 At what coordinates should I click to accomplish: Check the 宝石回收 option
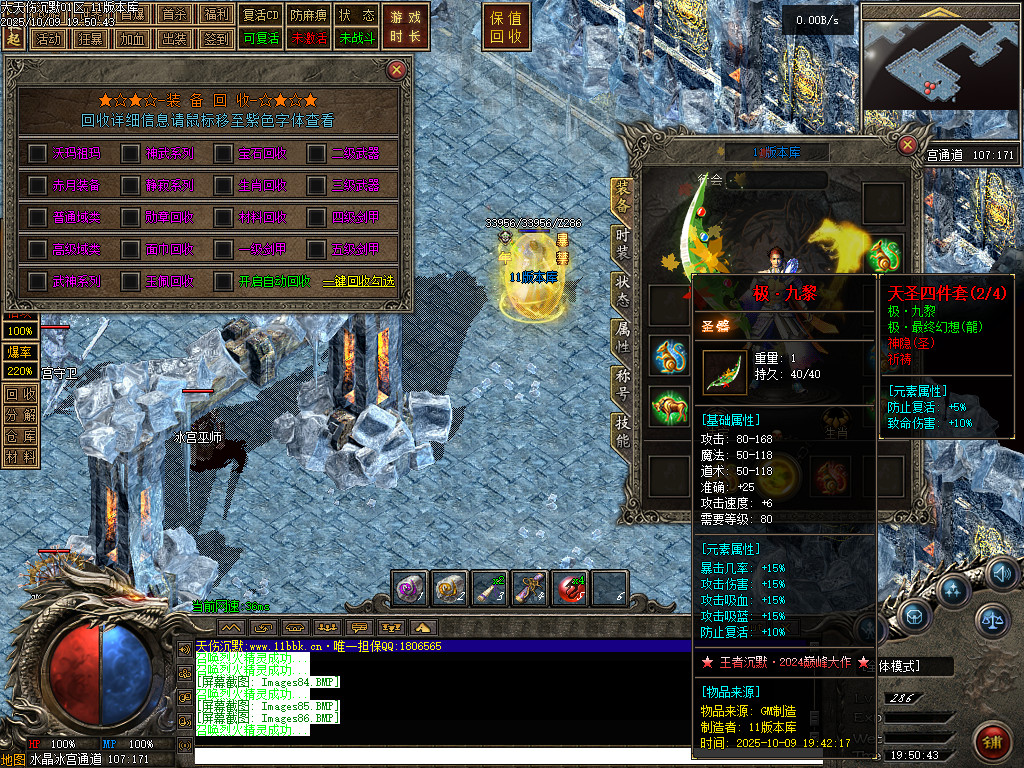(222, 153)
